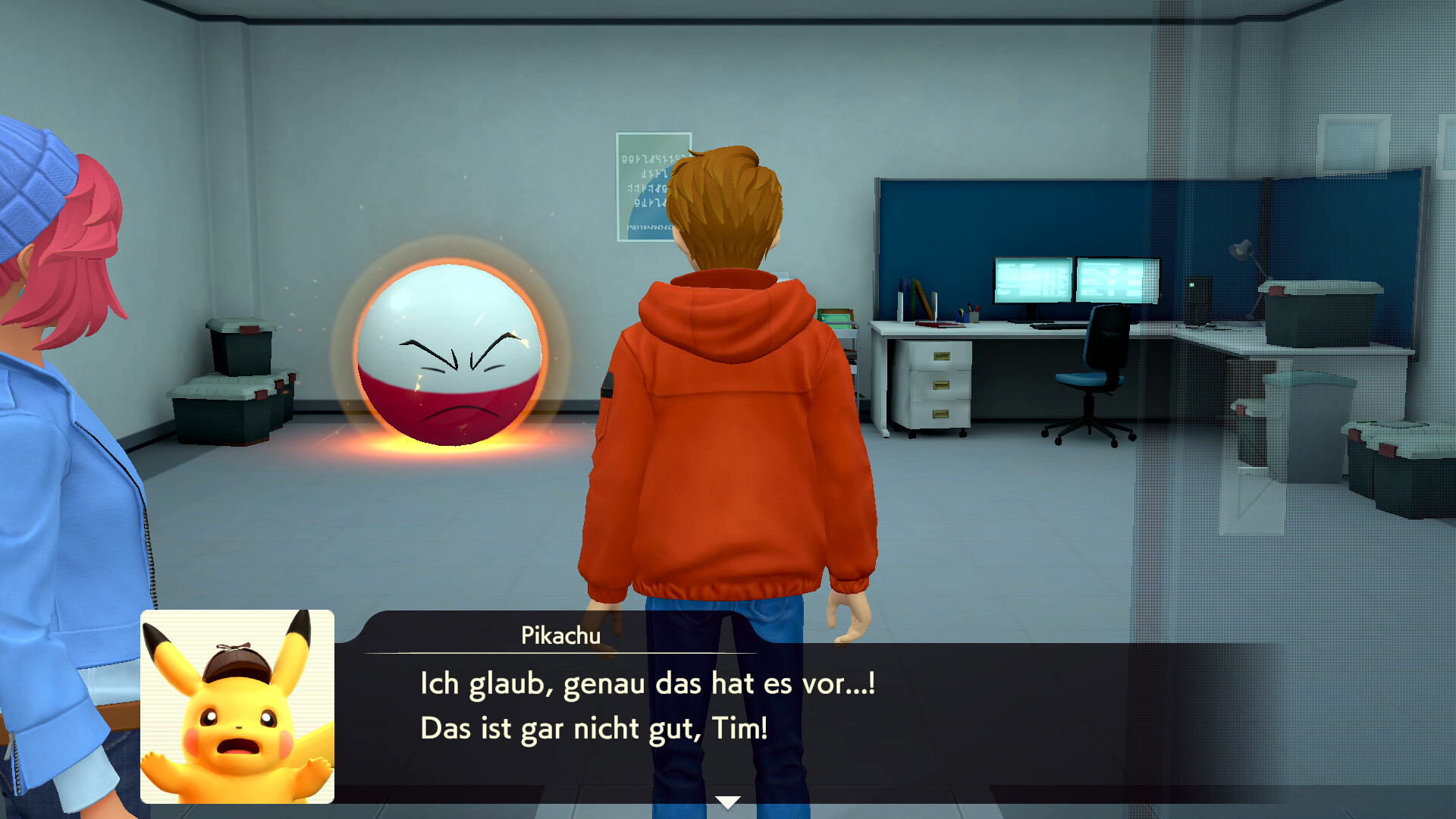Viewport: 1456px width, 819px height.
Task: Click the arrow to advance the dialogue
Action: (x=727, y=799)
